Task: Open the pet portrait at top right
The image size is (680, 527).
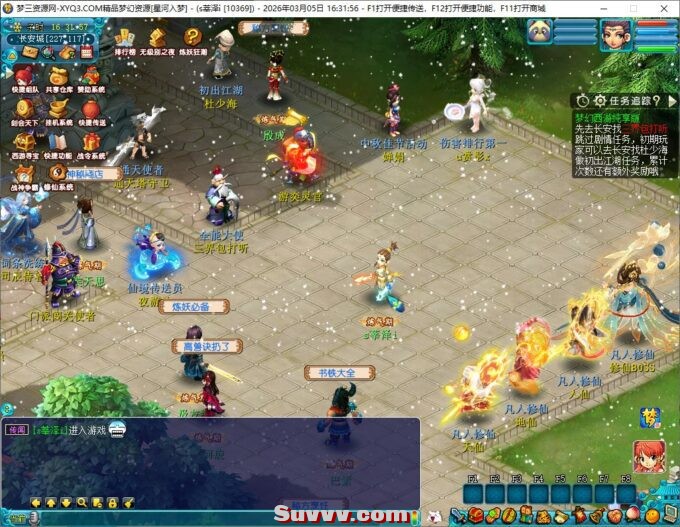Action: pyautogui.click(x=541, y=32)
